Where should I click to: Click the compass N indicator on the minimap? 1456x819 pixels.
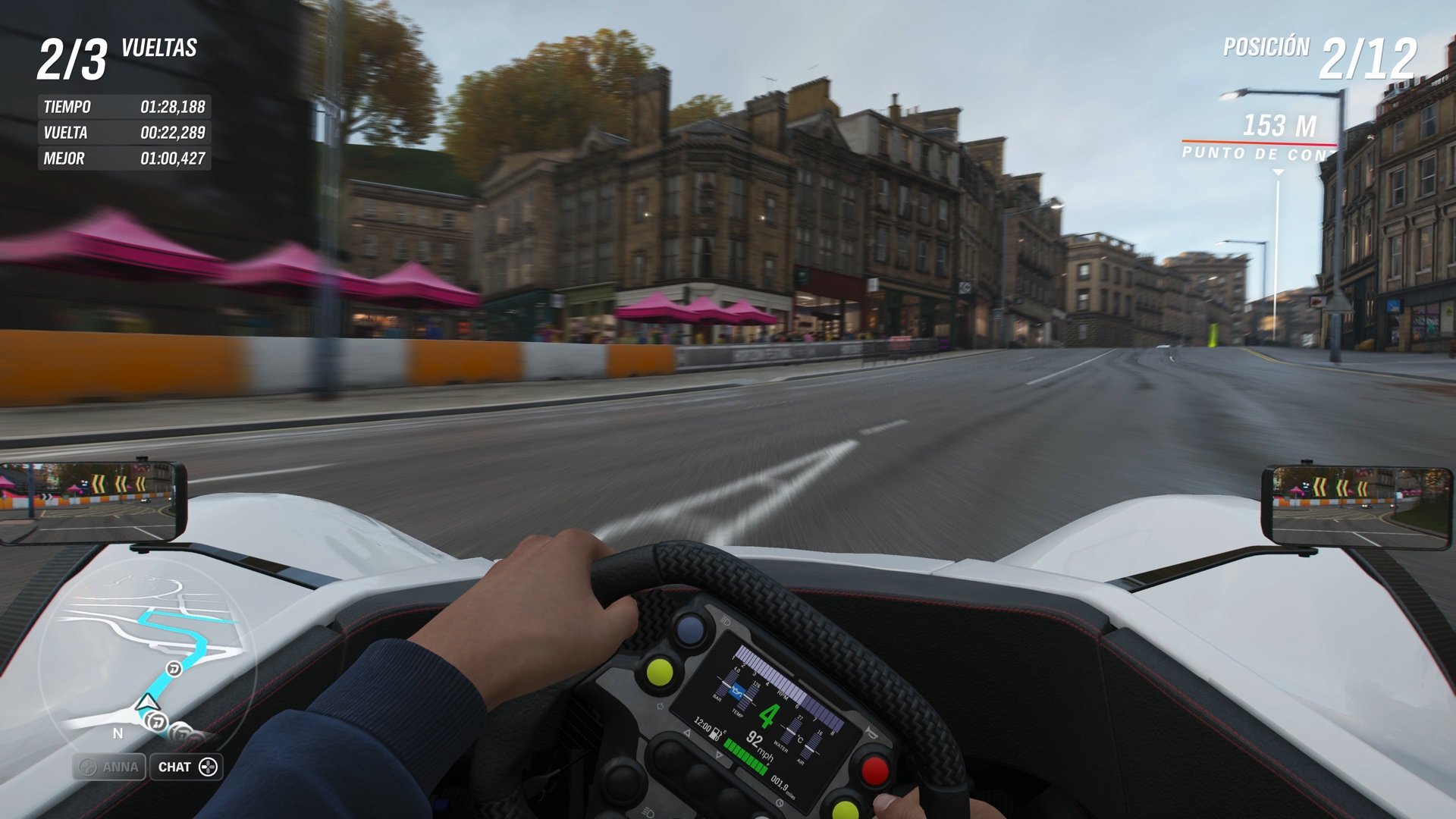(x=118, y=733)
